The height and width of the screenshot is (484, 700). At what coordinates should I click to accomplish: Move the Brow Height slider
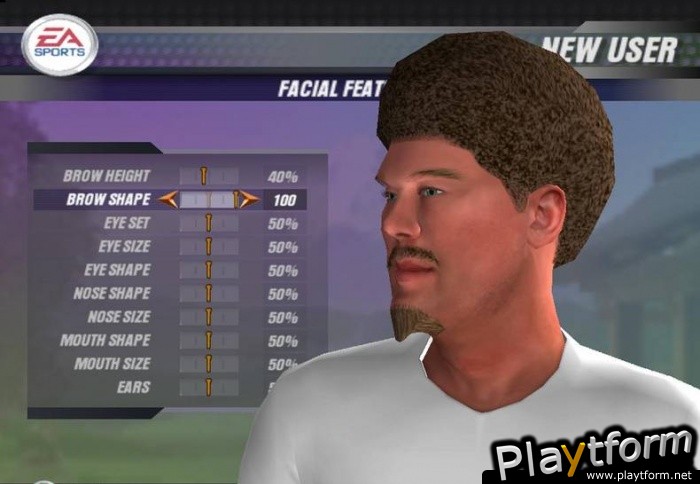click(x=208, y=176)
